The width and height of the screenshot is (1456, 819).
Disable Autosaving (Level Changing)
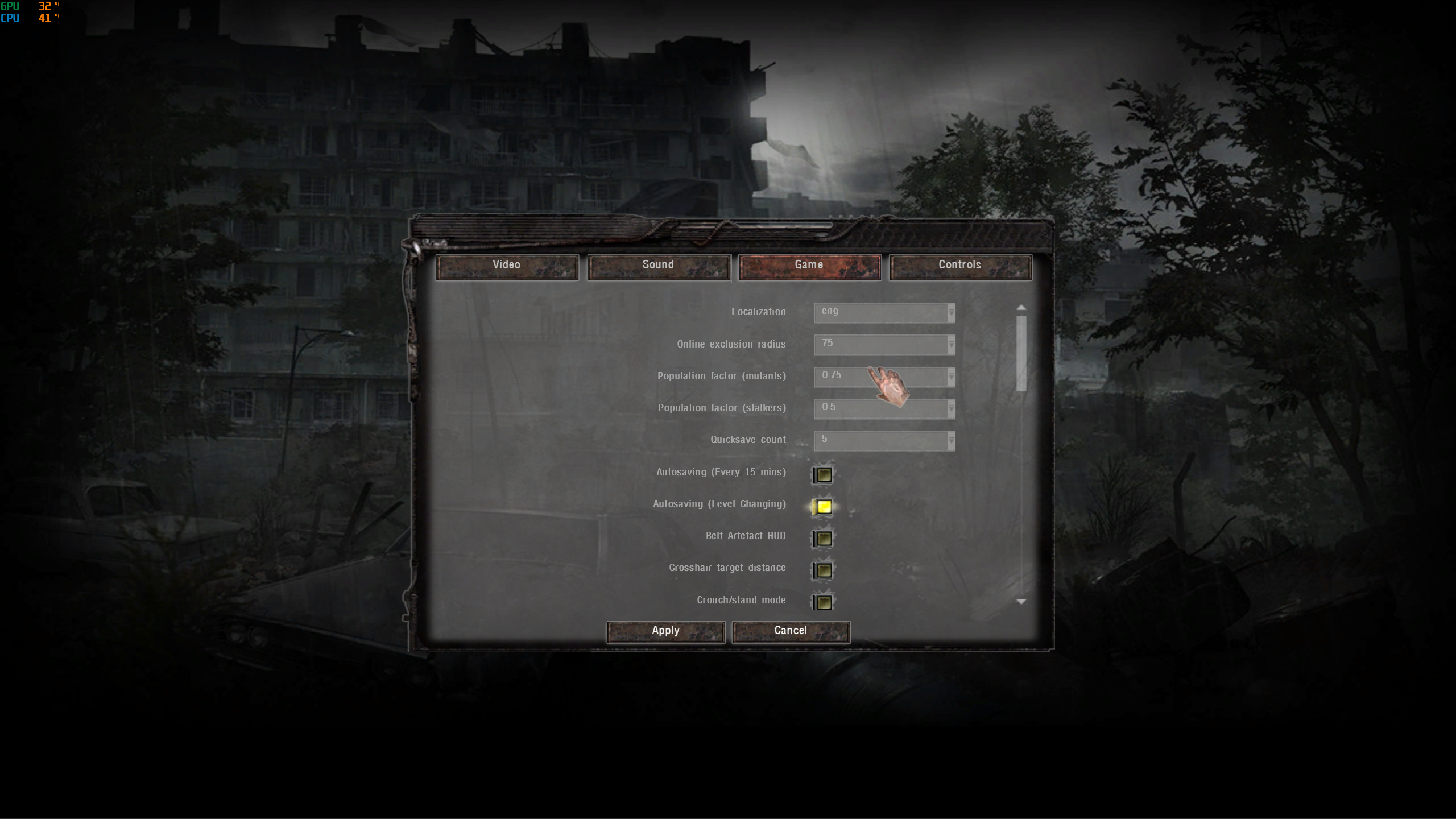pyautogui.click(x=824, y=507)
